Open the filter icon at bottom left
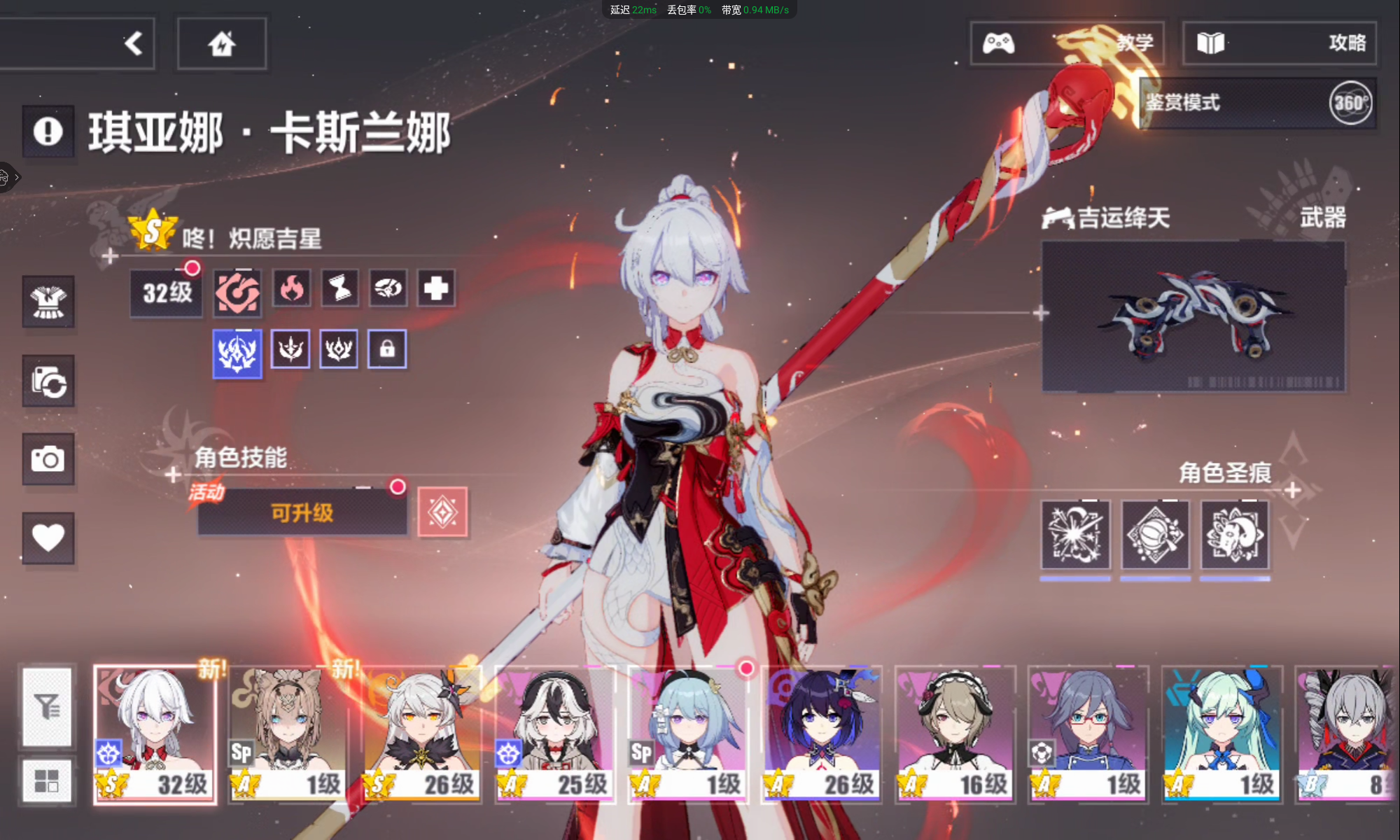 point(46,707)
